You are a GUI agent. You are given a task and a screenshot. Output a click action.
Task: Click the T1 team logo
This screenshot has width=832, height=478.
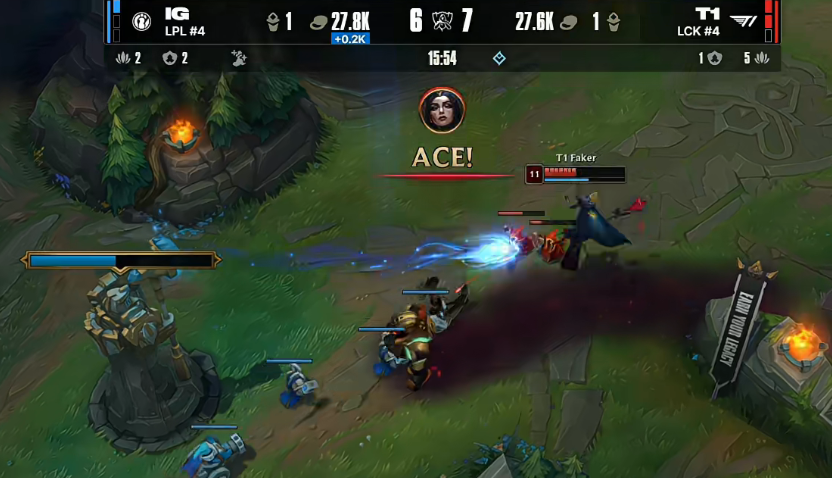click(743, 22)
